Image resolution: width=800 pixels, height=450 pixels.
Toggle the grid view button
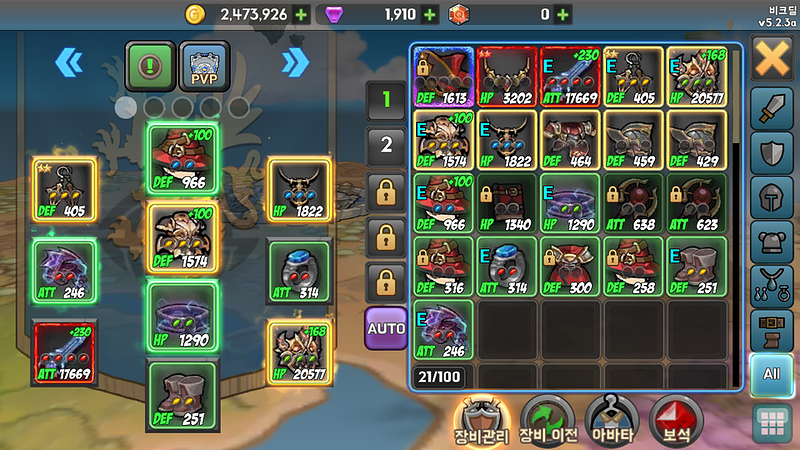(772, 424)
